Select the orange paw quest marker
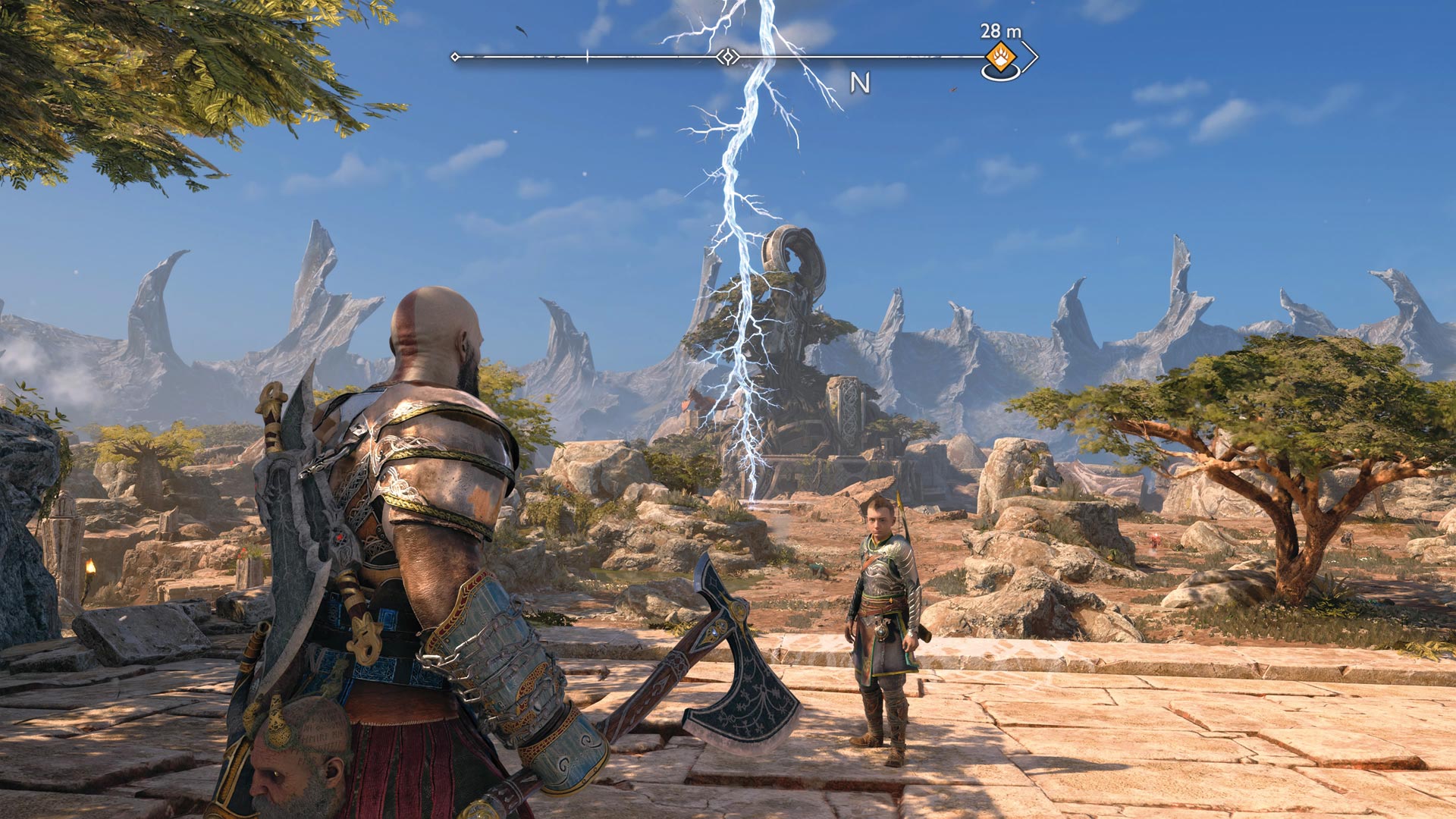 pos(1001,56)
